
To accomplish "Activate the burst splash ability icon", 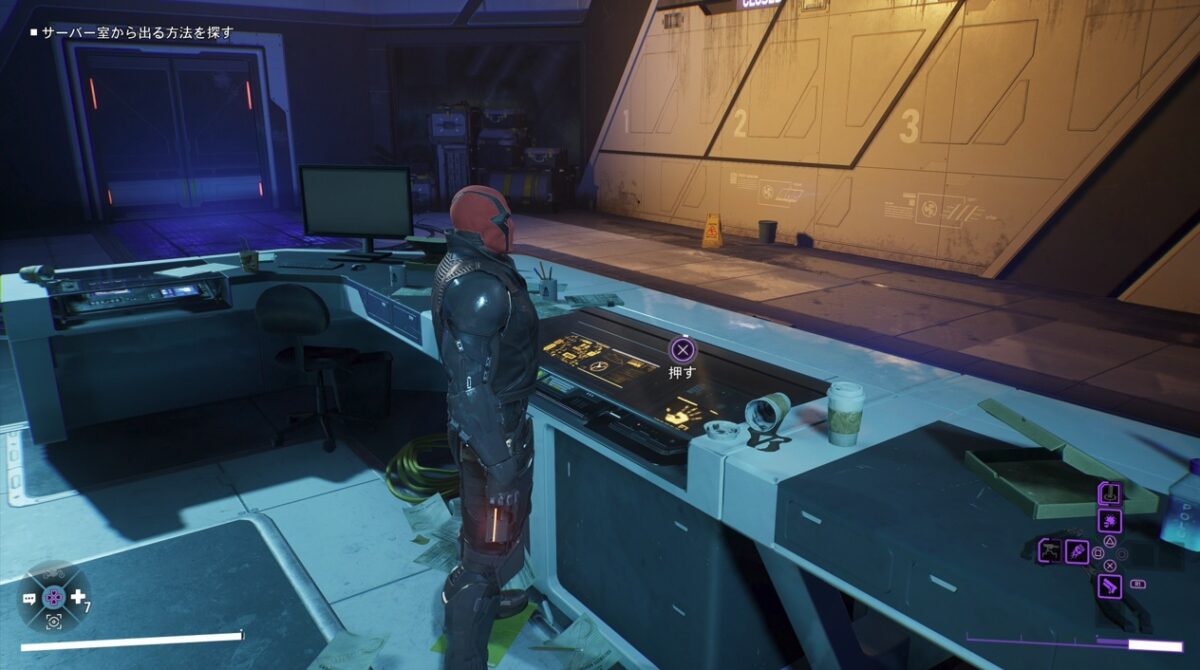I will pyautogui.click(x=1109, y=520).
